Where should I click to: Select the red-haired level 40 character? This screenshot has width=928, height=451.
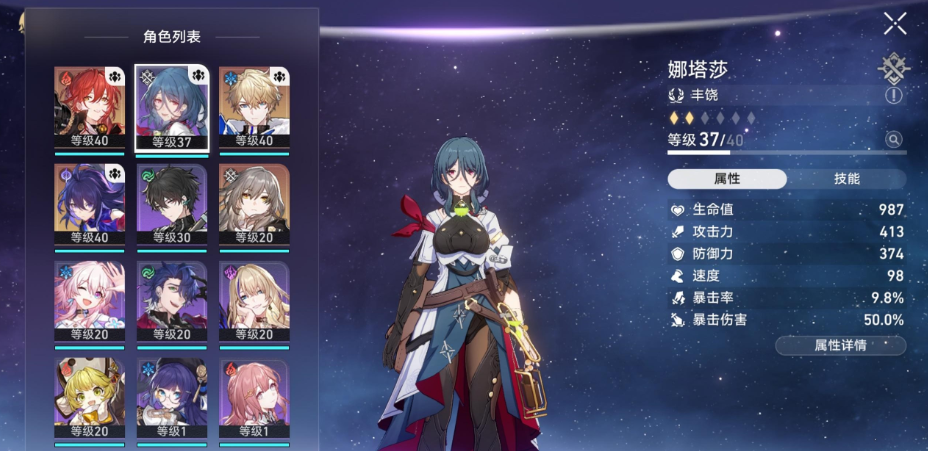click(x=90, y=107)
